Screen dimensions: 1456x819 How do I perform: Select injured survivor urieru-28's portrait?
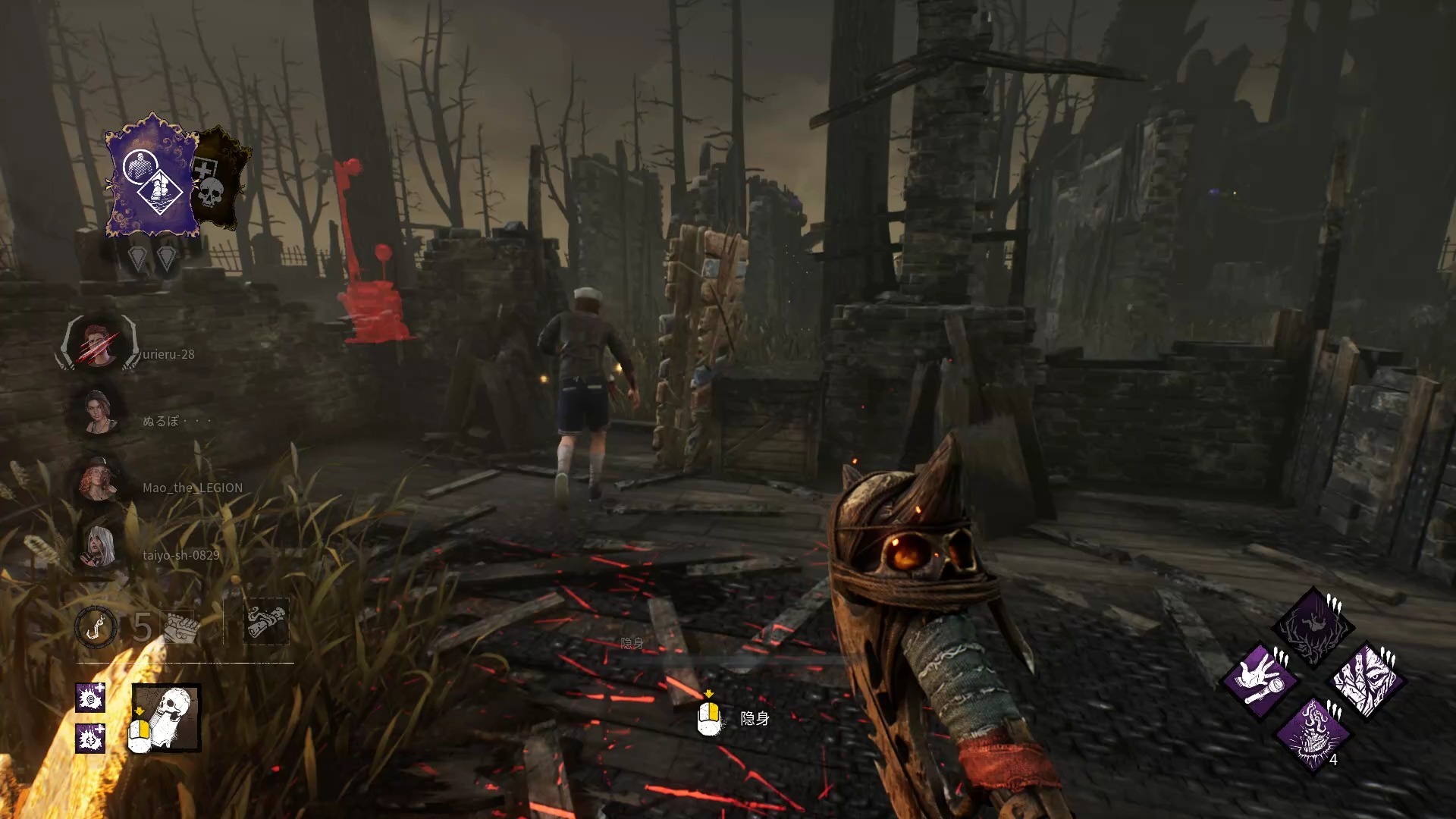pos(99,344)
